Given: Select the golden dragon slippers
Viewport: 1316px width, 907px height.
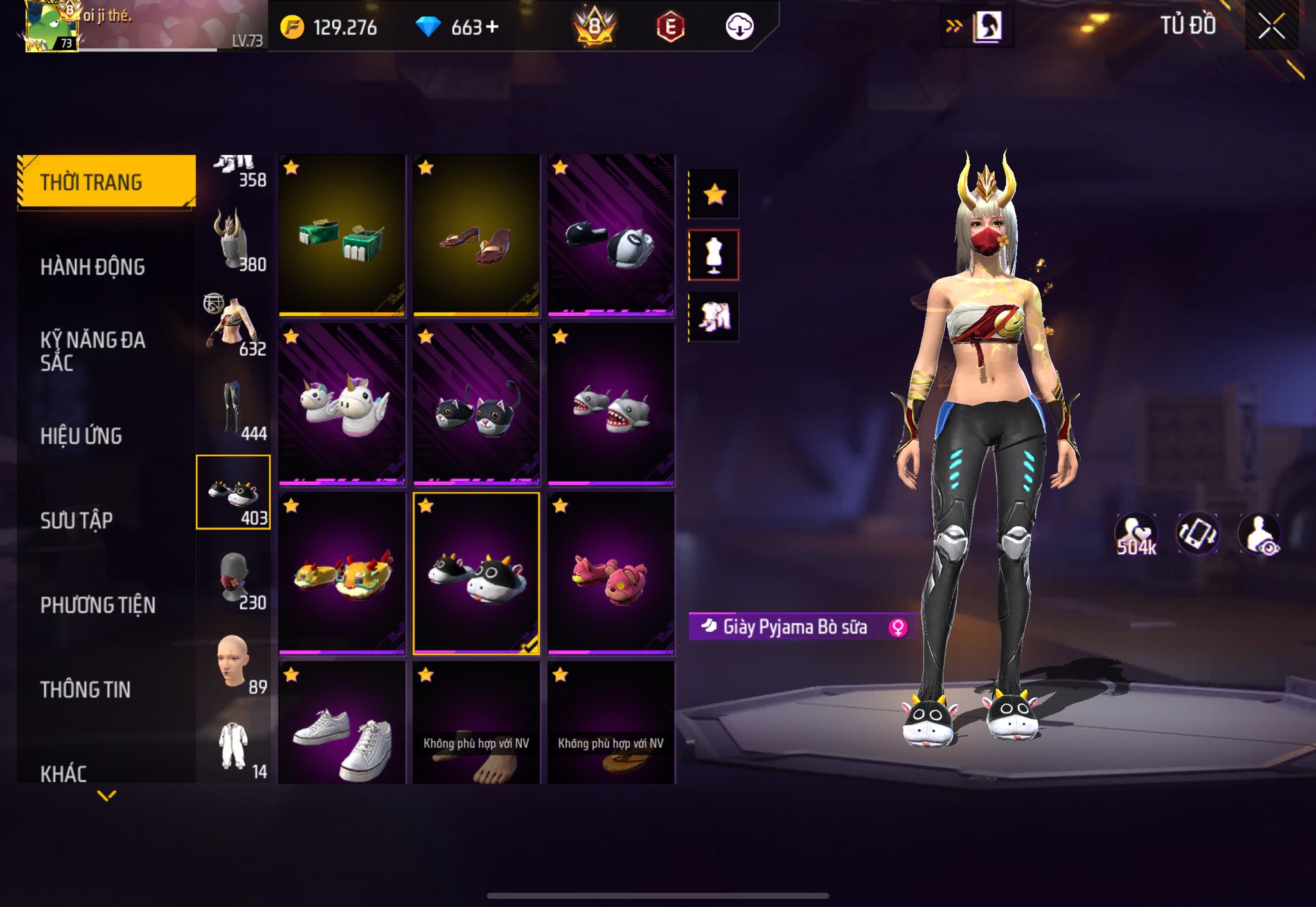Looking at the screenshot, I should (342, 574).
